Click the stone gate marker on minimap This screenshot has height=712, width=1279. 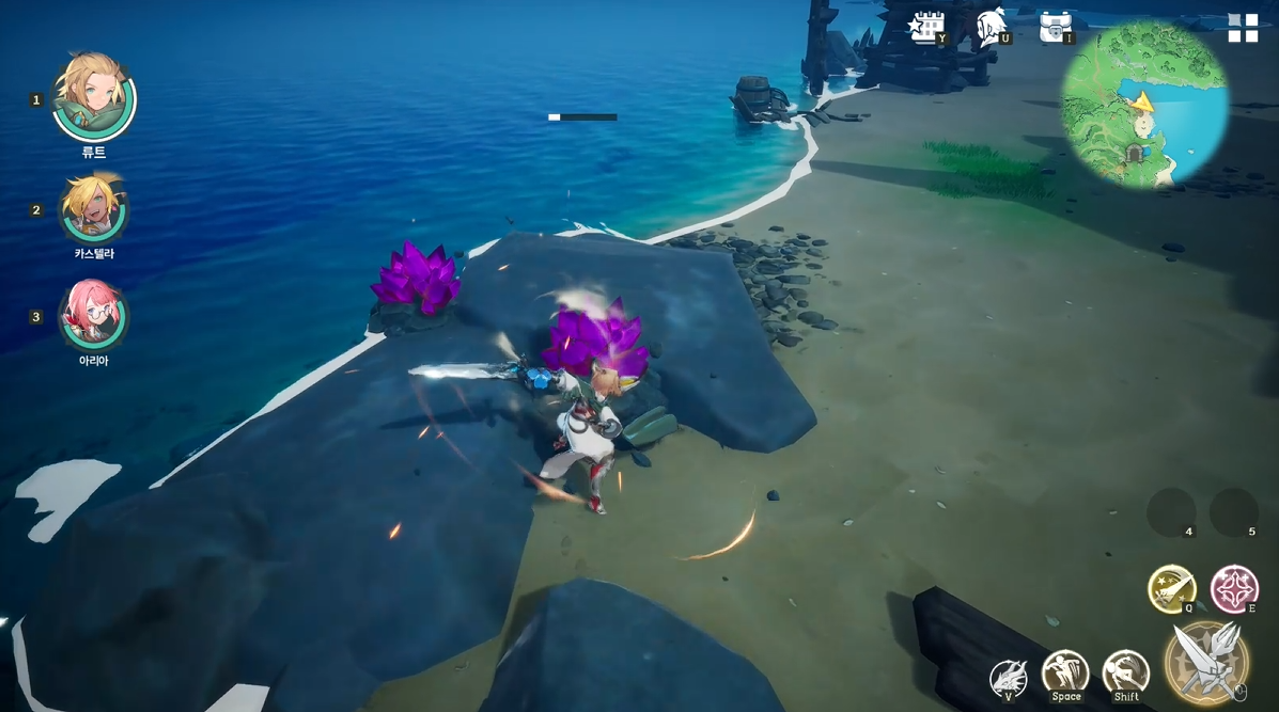pyautogui.click(x=1135, y=152)
